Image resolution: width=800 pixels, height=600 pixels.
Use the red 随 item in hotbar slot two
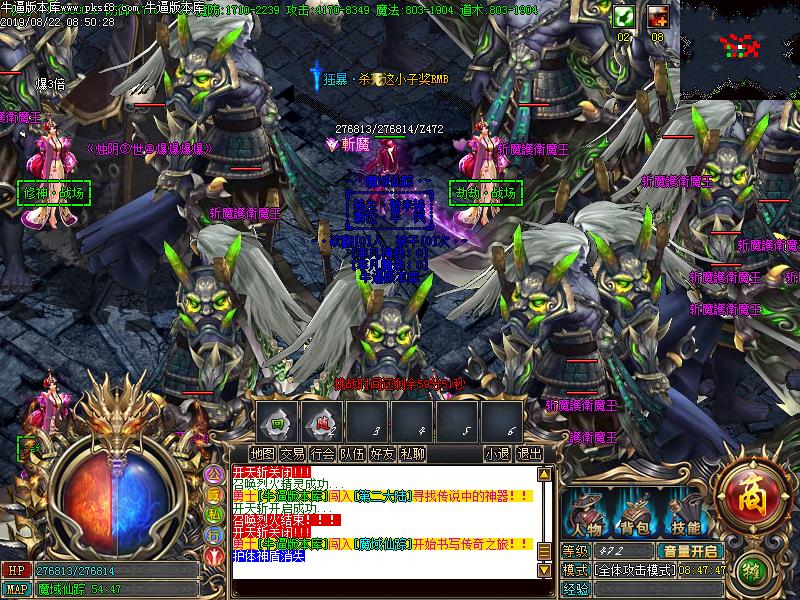tap(323, 421)
